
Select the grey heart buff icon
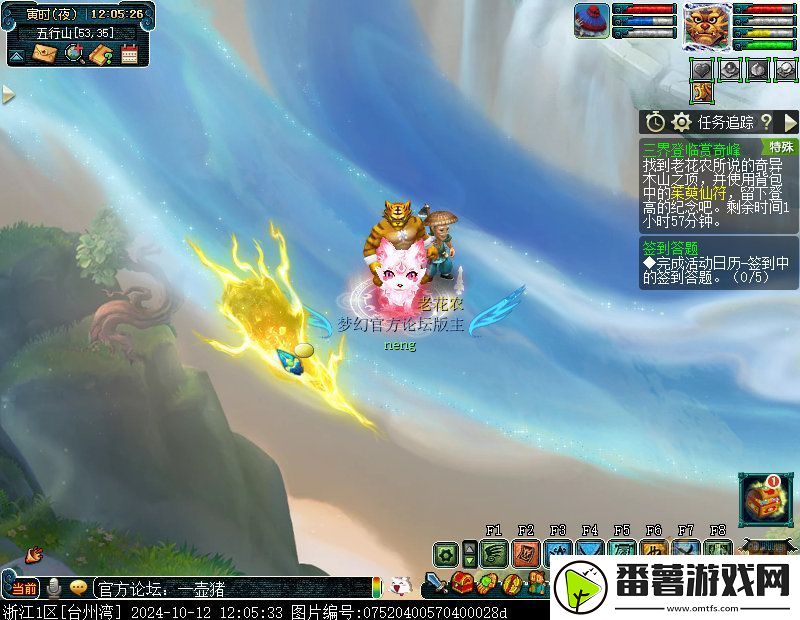click(703, 69)
